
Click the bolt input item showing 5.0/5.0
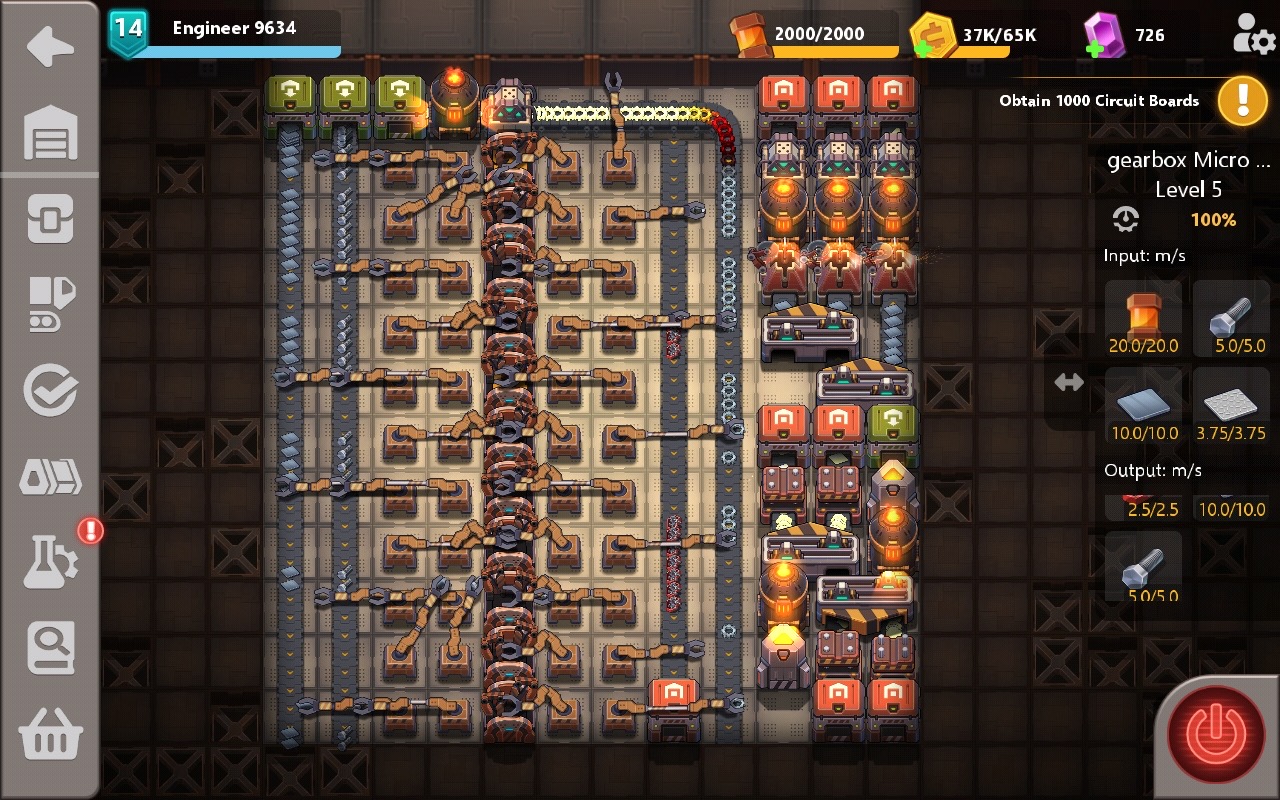[x=1231, y=318]
